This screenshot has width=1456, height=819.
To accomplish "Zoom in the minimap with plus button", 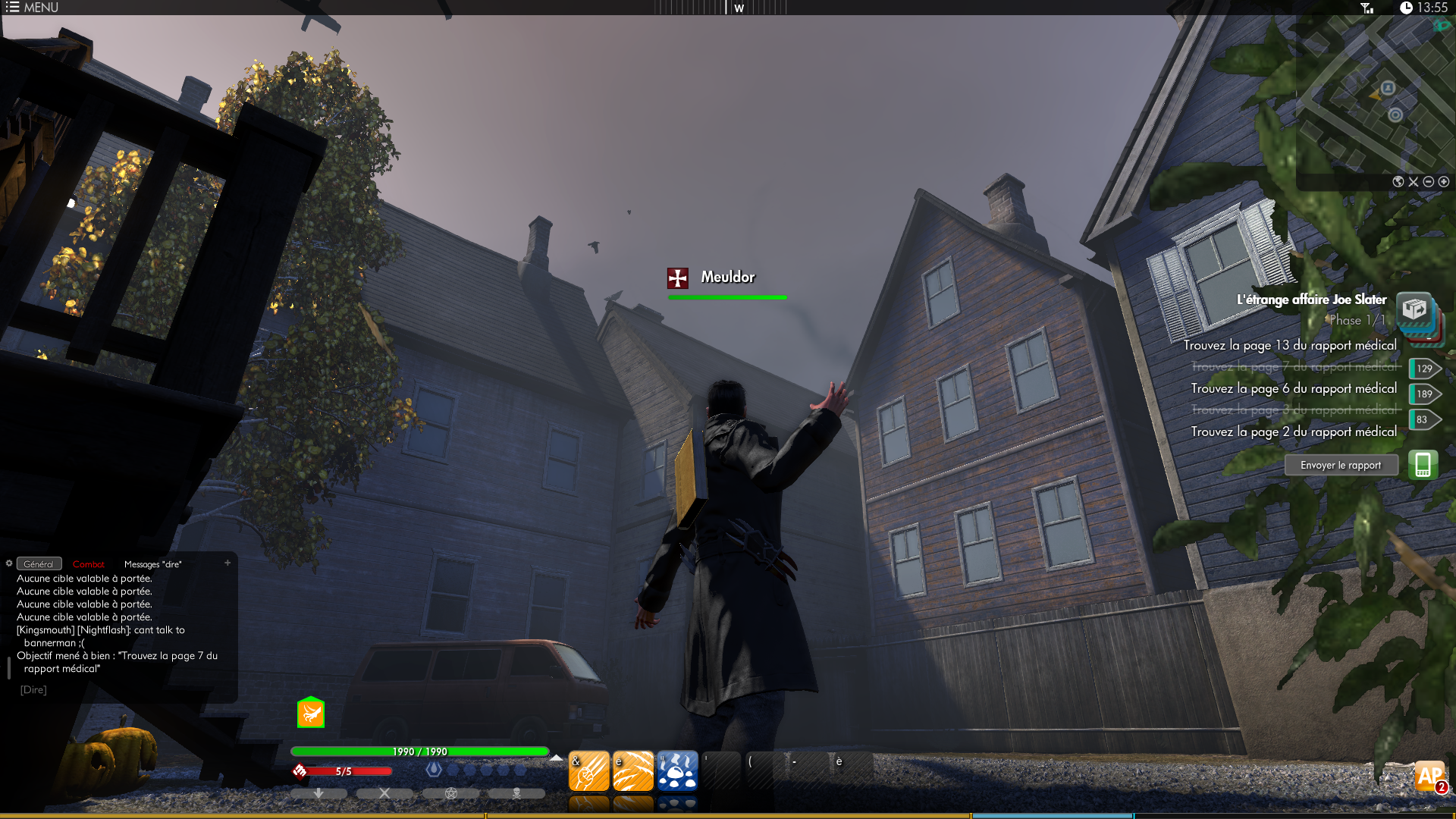I will (1444, 182).
